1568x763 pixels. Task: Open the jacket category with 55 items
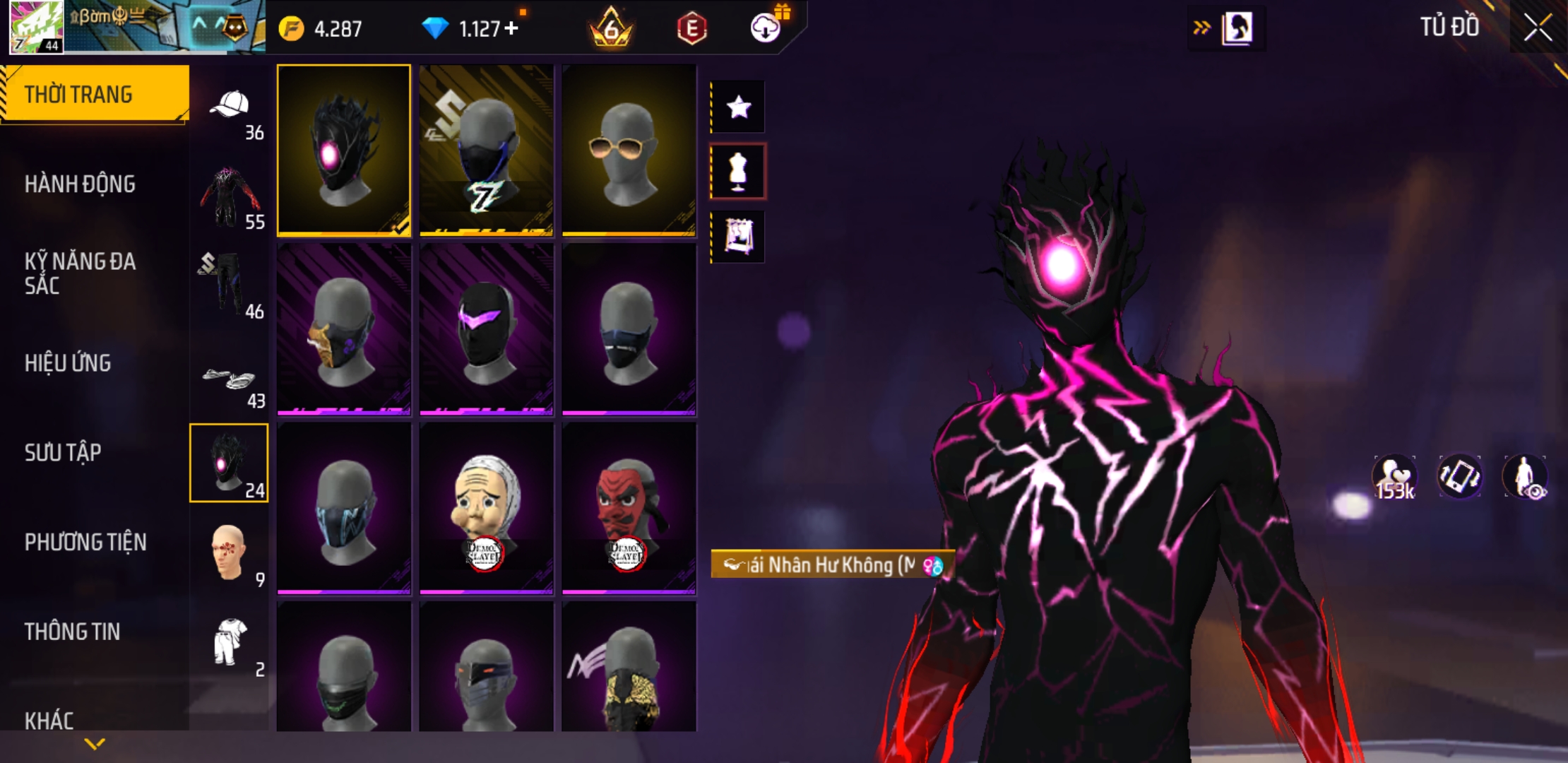228,197
